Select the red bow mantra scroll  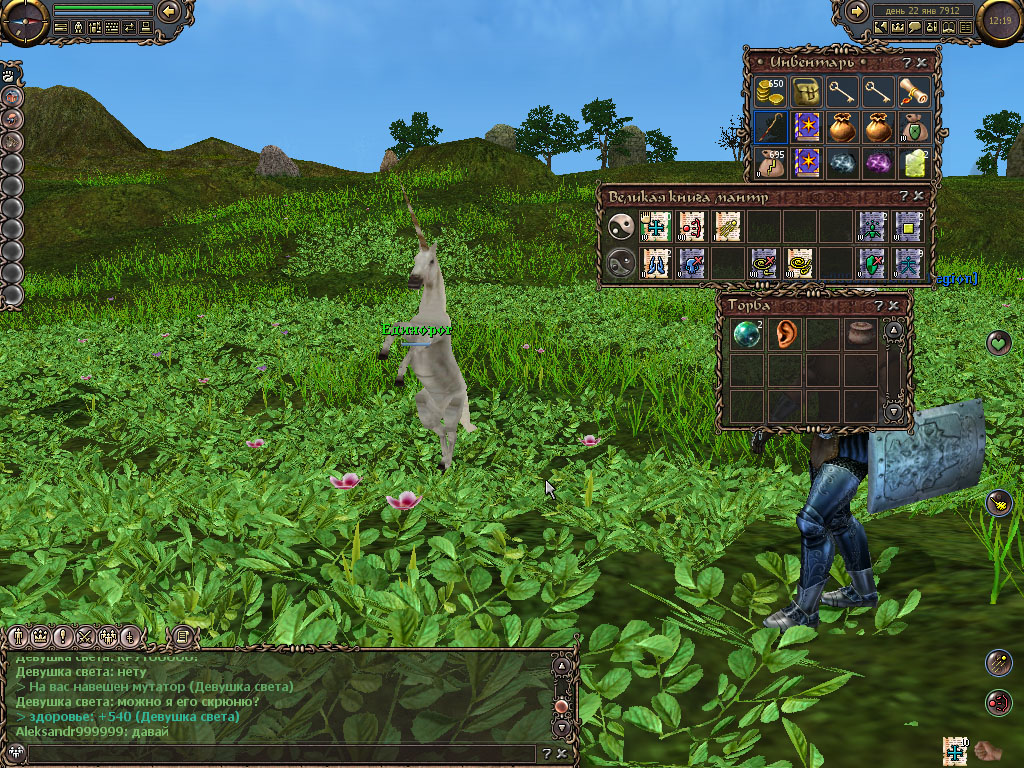690,227
